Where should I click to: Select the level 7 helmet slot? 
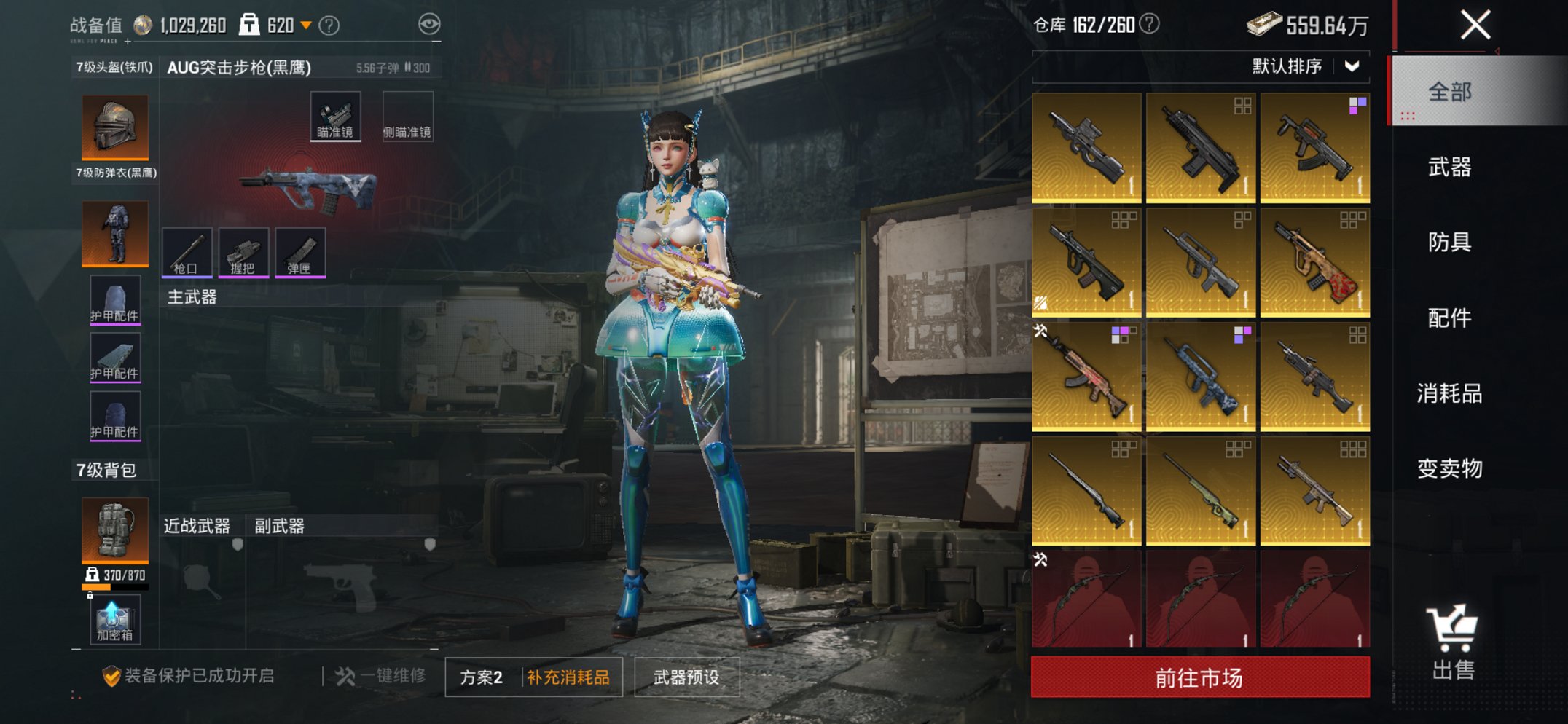pos(114,127)
